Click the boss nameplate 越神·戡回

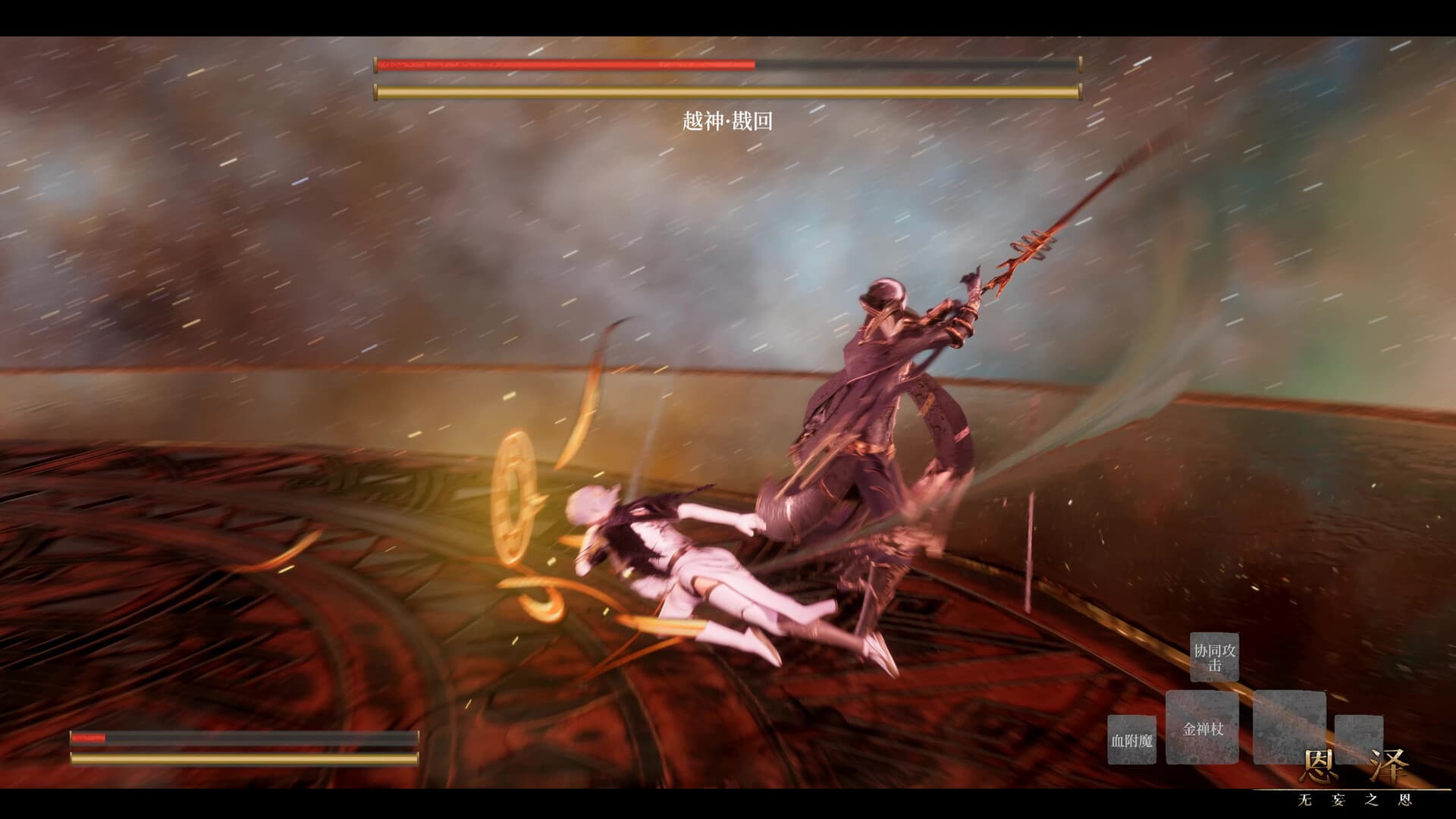click(726, 121)
